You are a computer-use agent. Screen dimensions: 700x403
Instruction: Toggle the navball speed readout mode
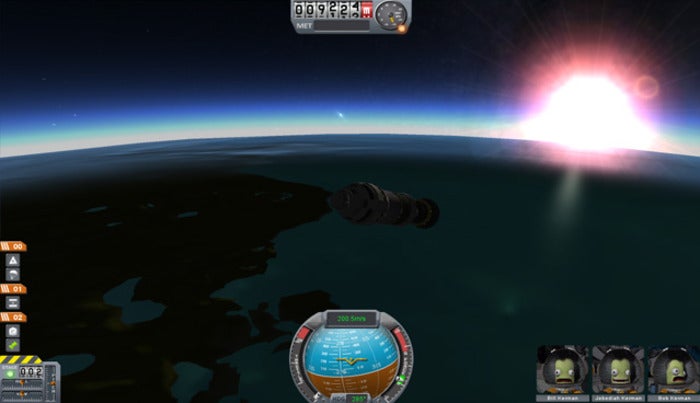(349, 318)
